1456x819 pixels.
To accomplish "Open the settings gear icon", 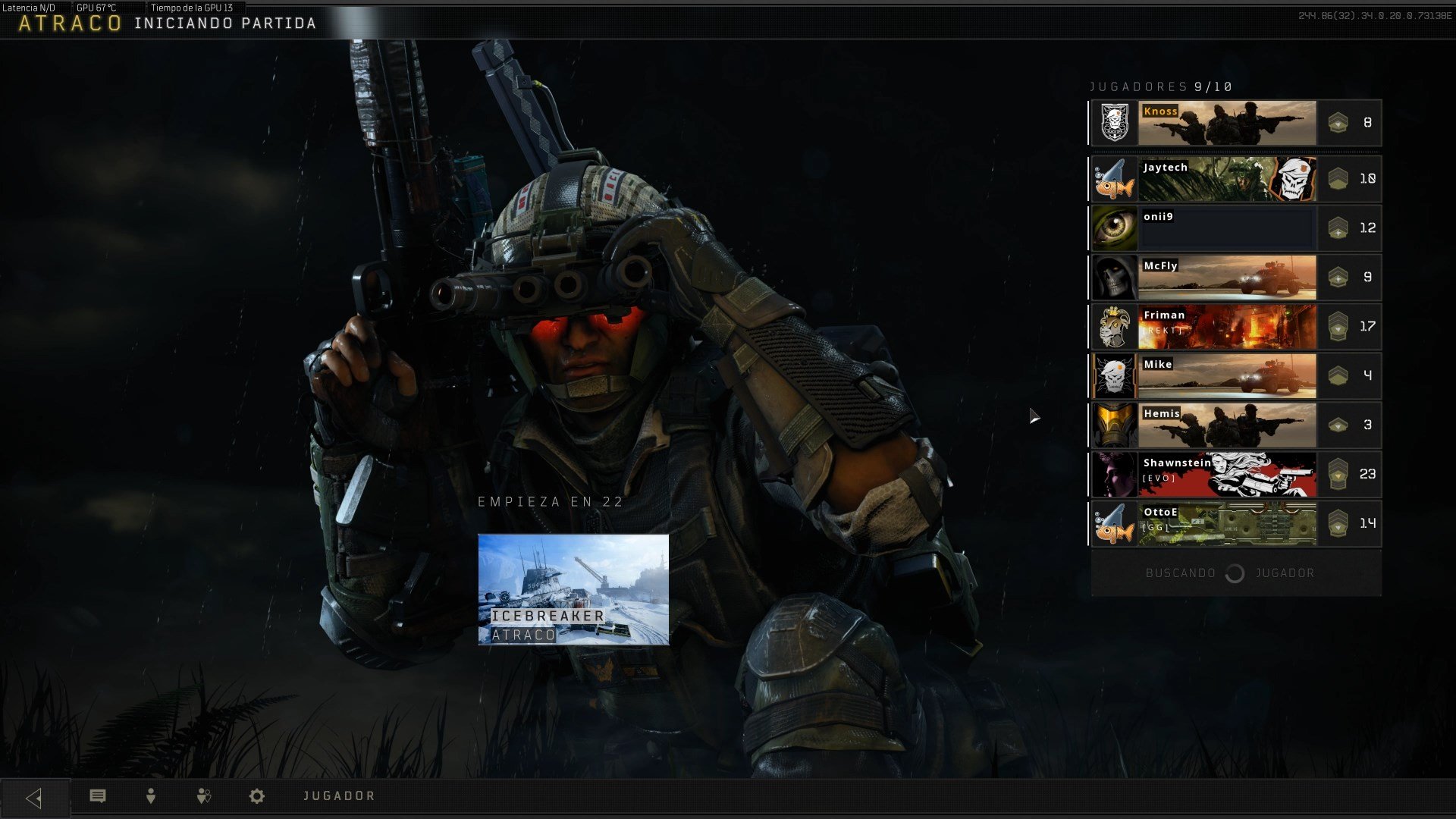I will (x=257, y=796).
